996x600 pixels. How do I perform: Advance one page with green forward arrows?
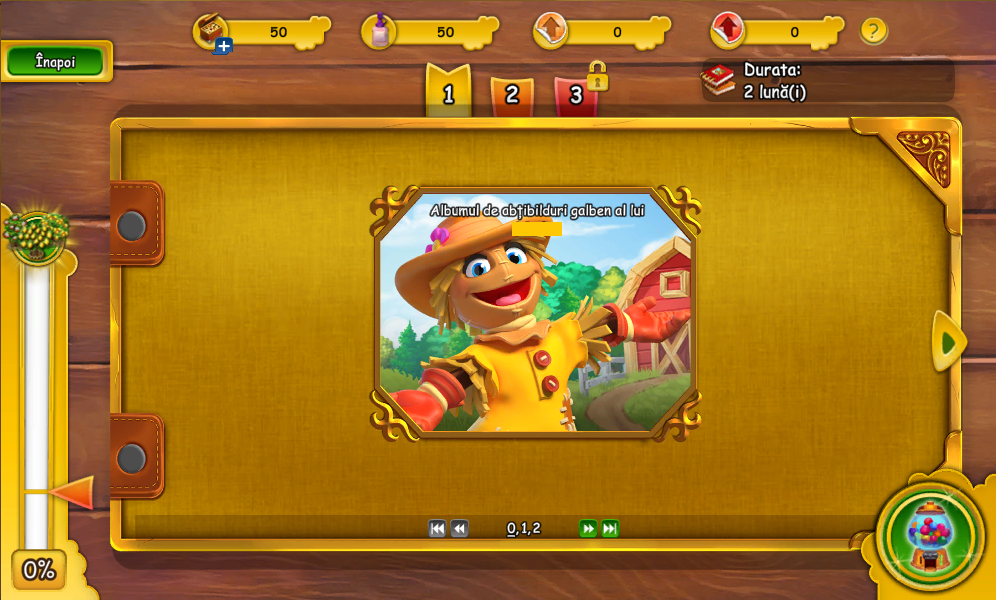tap(588, 529)
